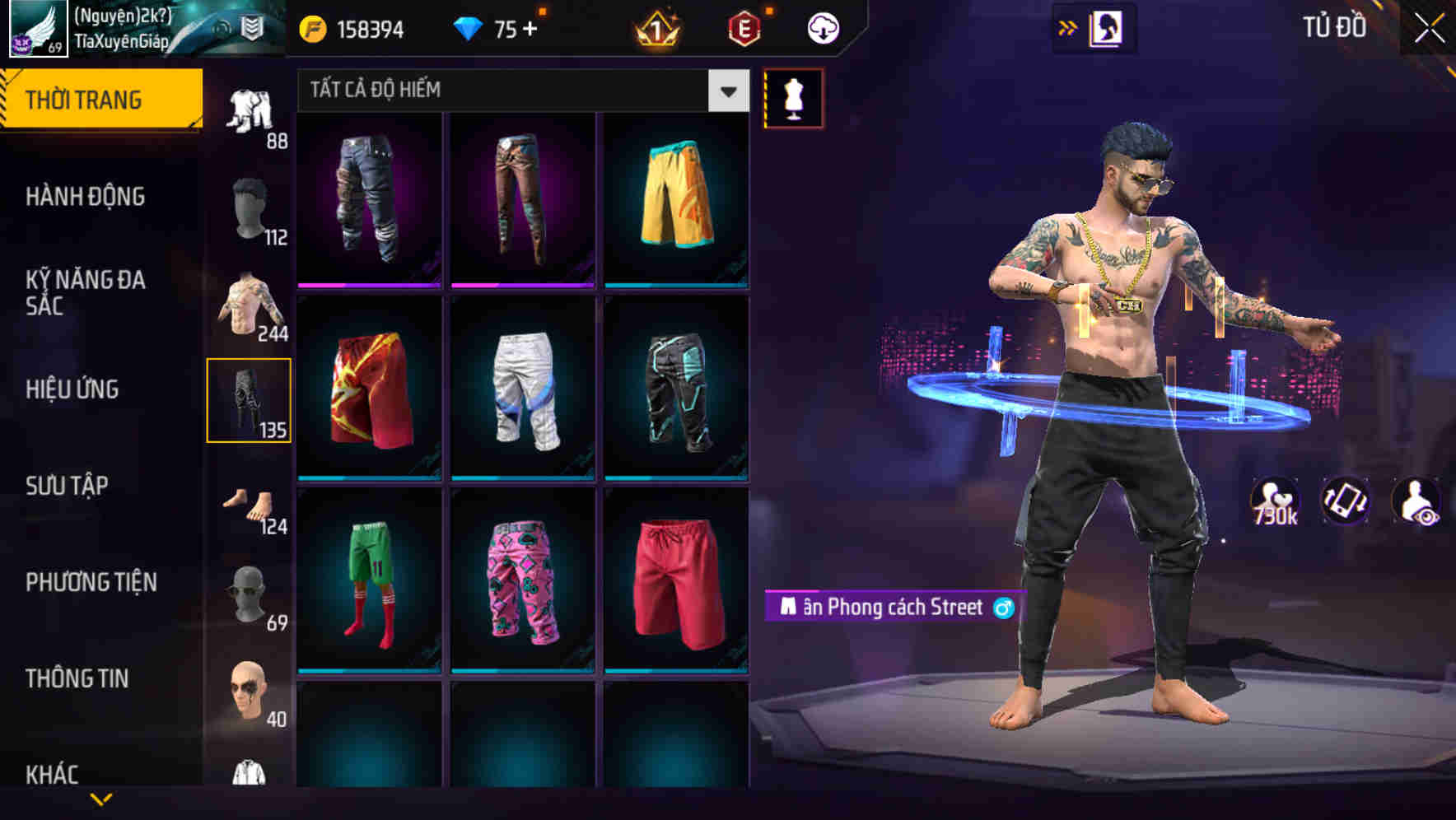Expand the sidebar with the yellow chevron below KHÁC
This screenshot has width=1456, height=820.
point(100,799)
